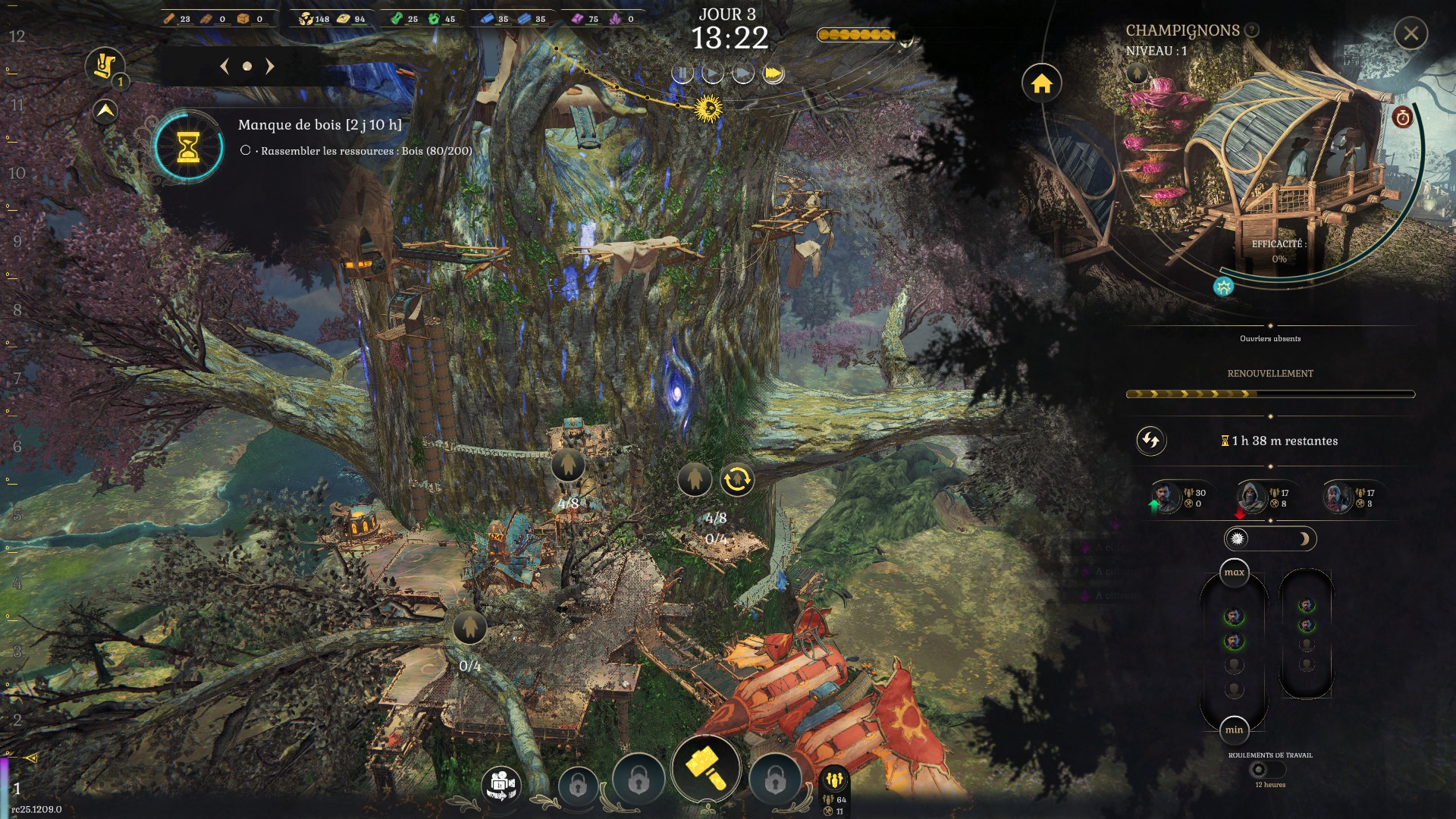Click the yellow circular refresh icon on tree
1456x819 pixels.
coord(737,479)
